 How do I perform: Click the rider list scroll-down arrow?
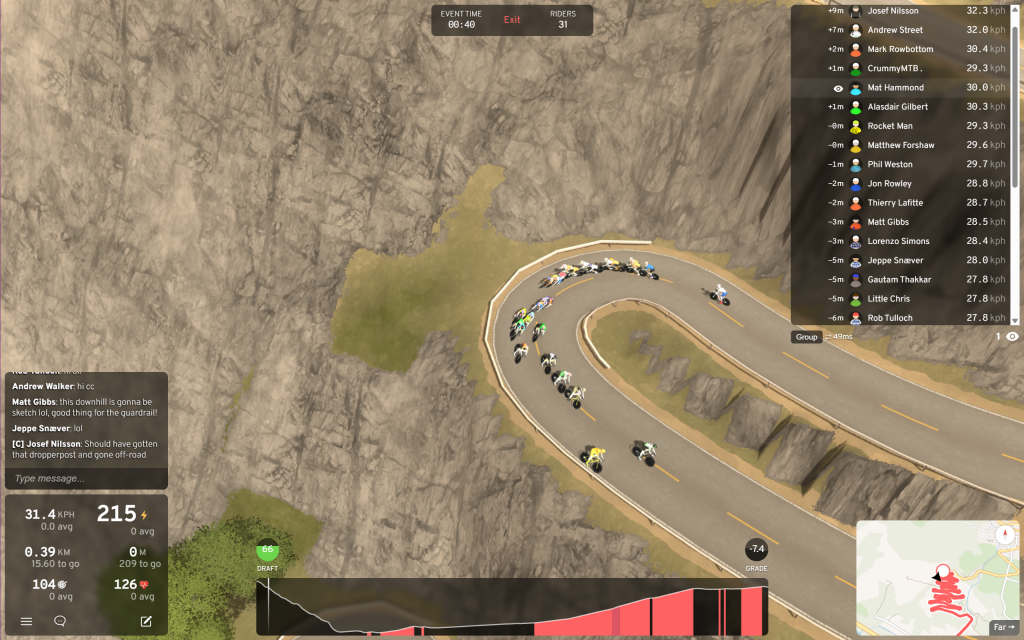pyautogui.click(x=1016, y=320)
